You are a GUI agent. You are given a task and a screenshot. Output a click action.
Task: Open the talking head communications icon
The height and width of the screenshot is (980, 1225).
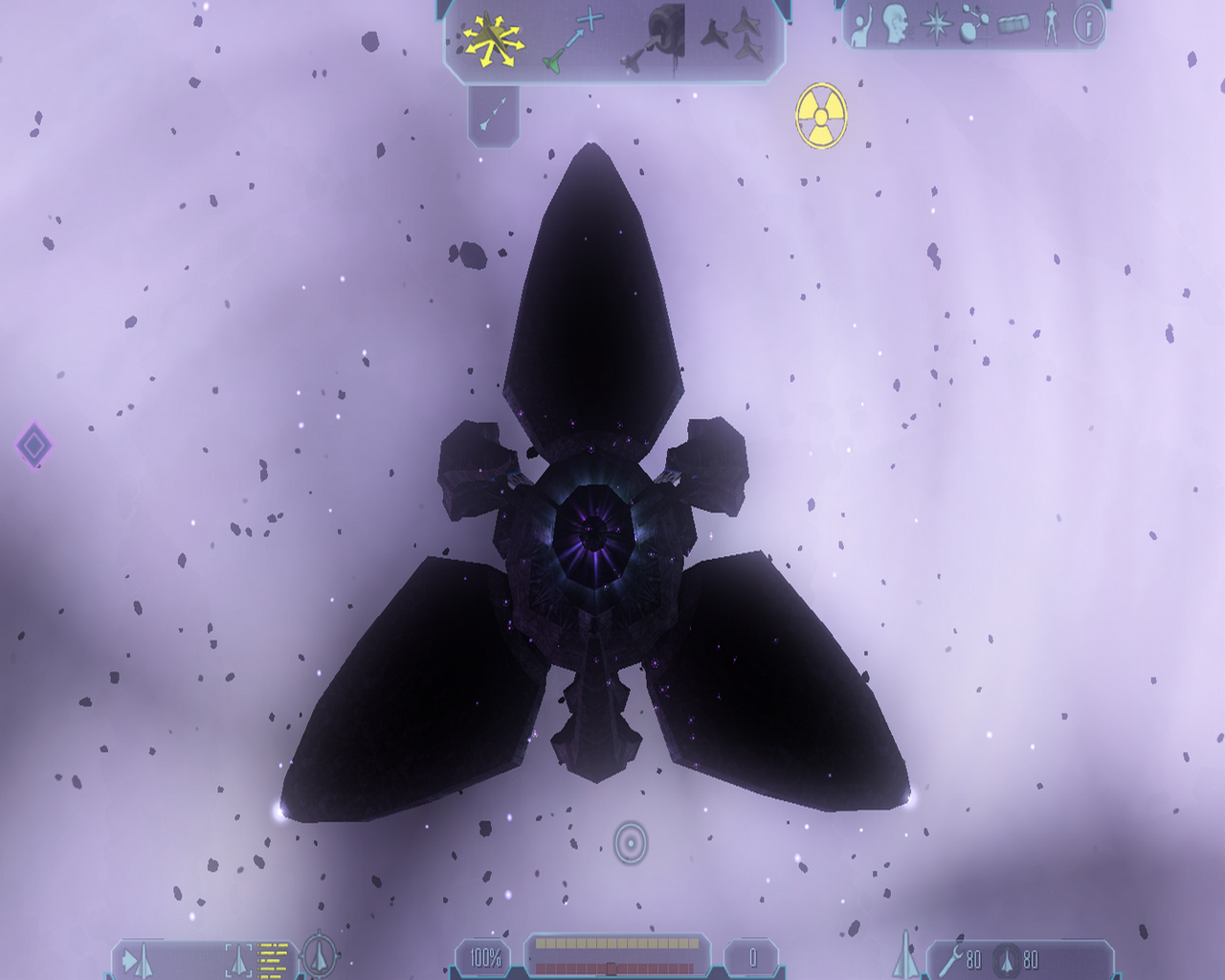coord(896,25)
